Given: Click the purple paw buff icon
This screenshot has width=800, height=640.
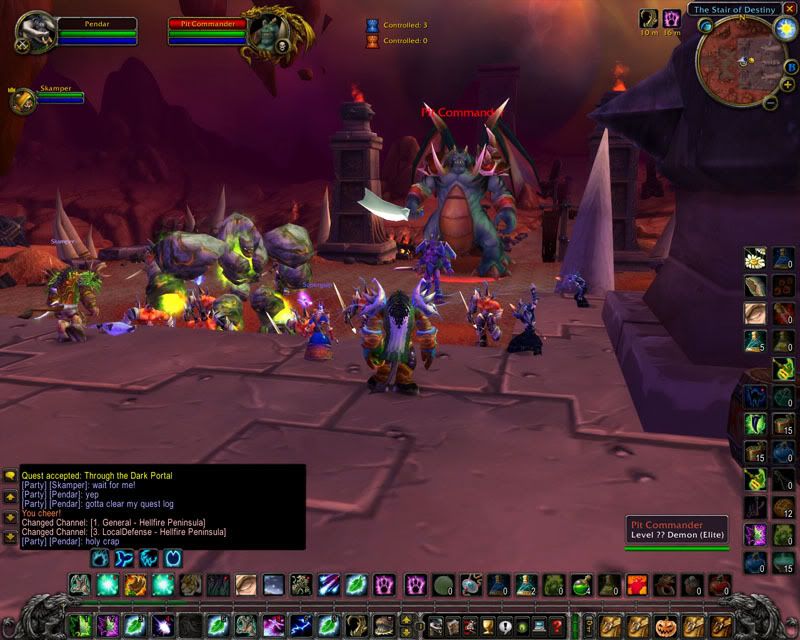Looking at the screenshot, I should (x=672, y=18).
